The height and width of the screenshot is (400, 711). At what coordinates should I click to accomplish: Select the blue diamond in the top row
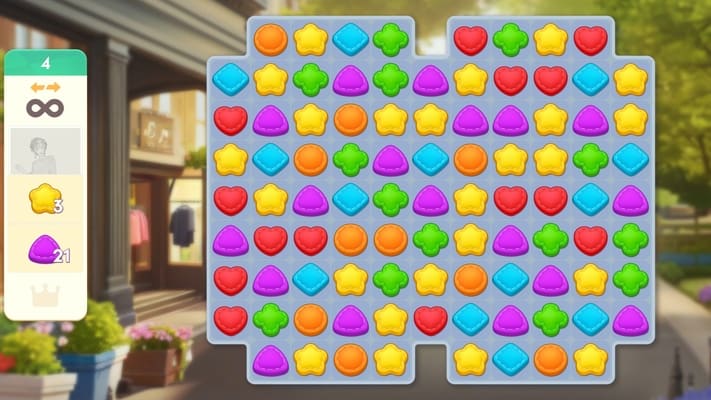pos(350,39)
